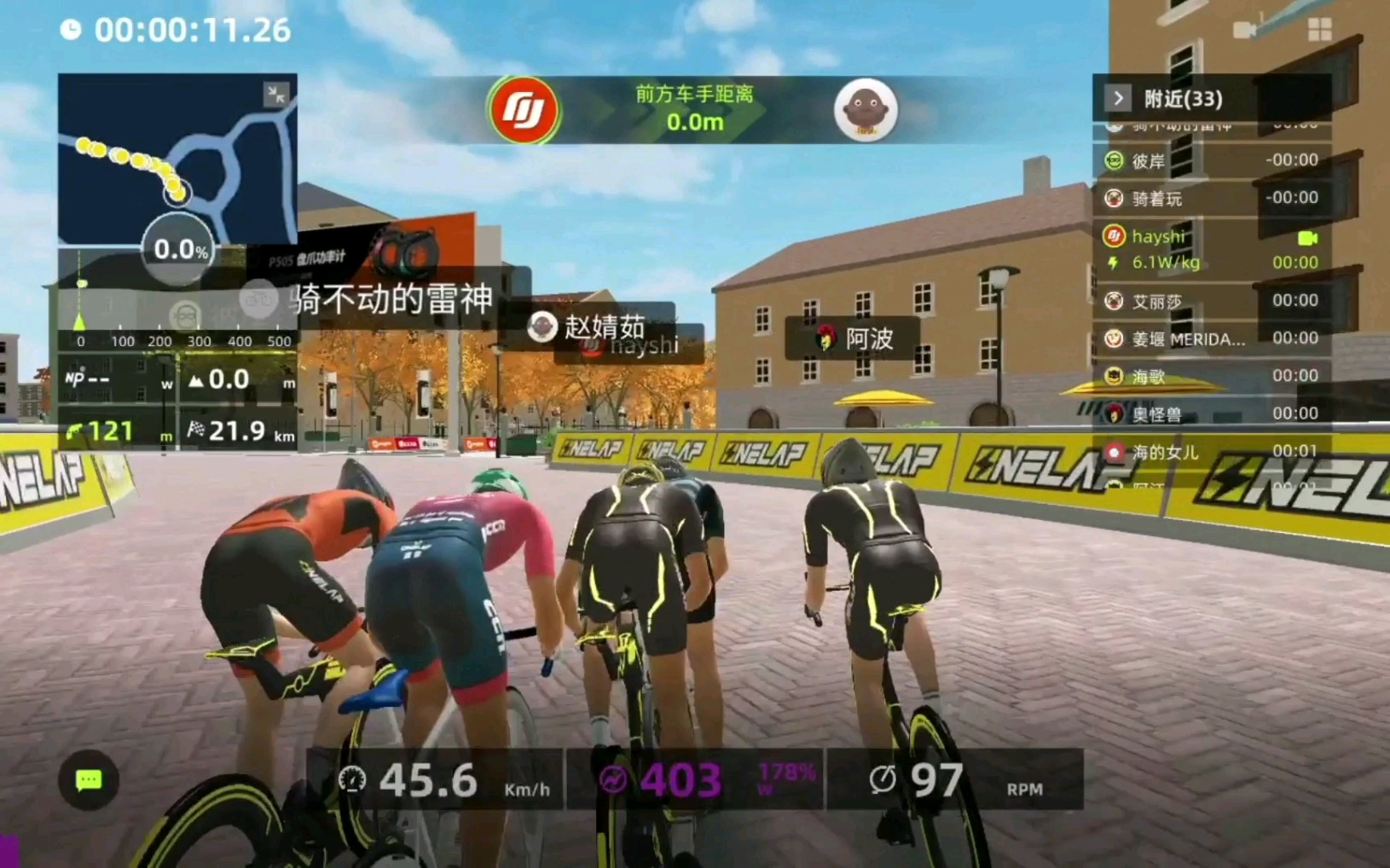Tap the rider-ahead avatar in the distance banner
This screenshot has height=868, width=1390.
(x=865, y=110)
